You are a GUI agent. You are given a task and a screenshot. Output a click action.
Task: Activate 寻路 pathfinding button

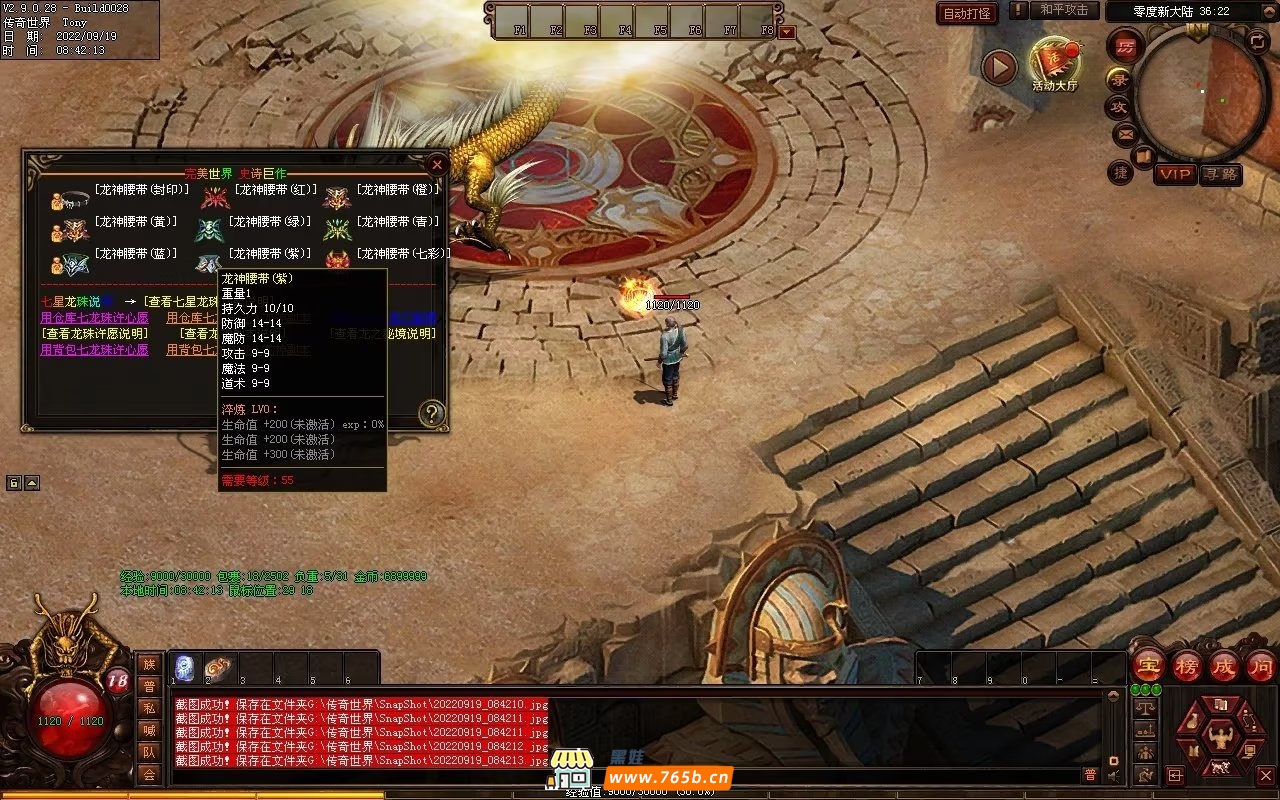(1220, 175)
